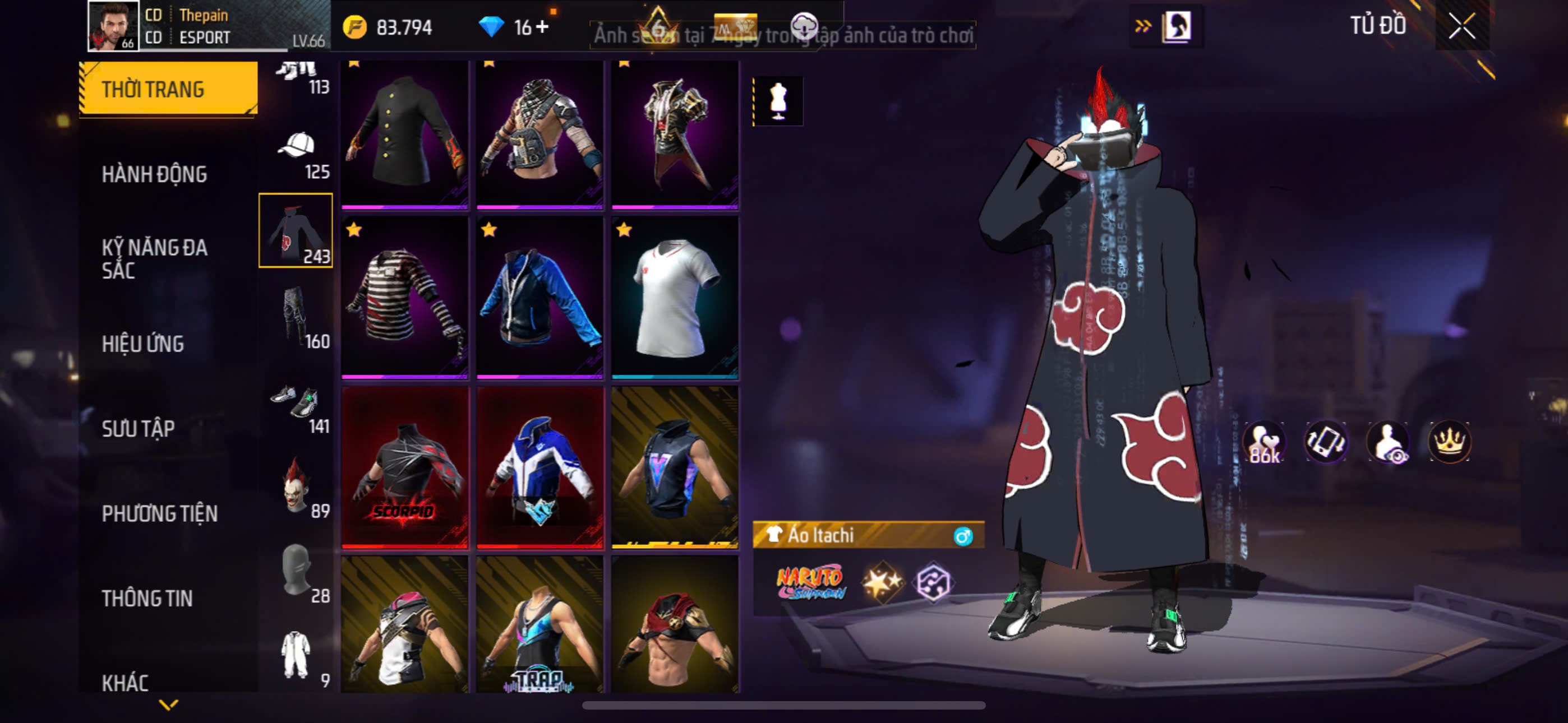Switch to KỸ NĂNG ĐA SẮC tab
Screen dimensions: 1568x723
pos(155,258)
